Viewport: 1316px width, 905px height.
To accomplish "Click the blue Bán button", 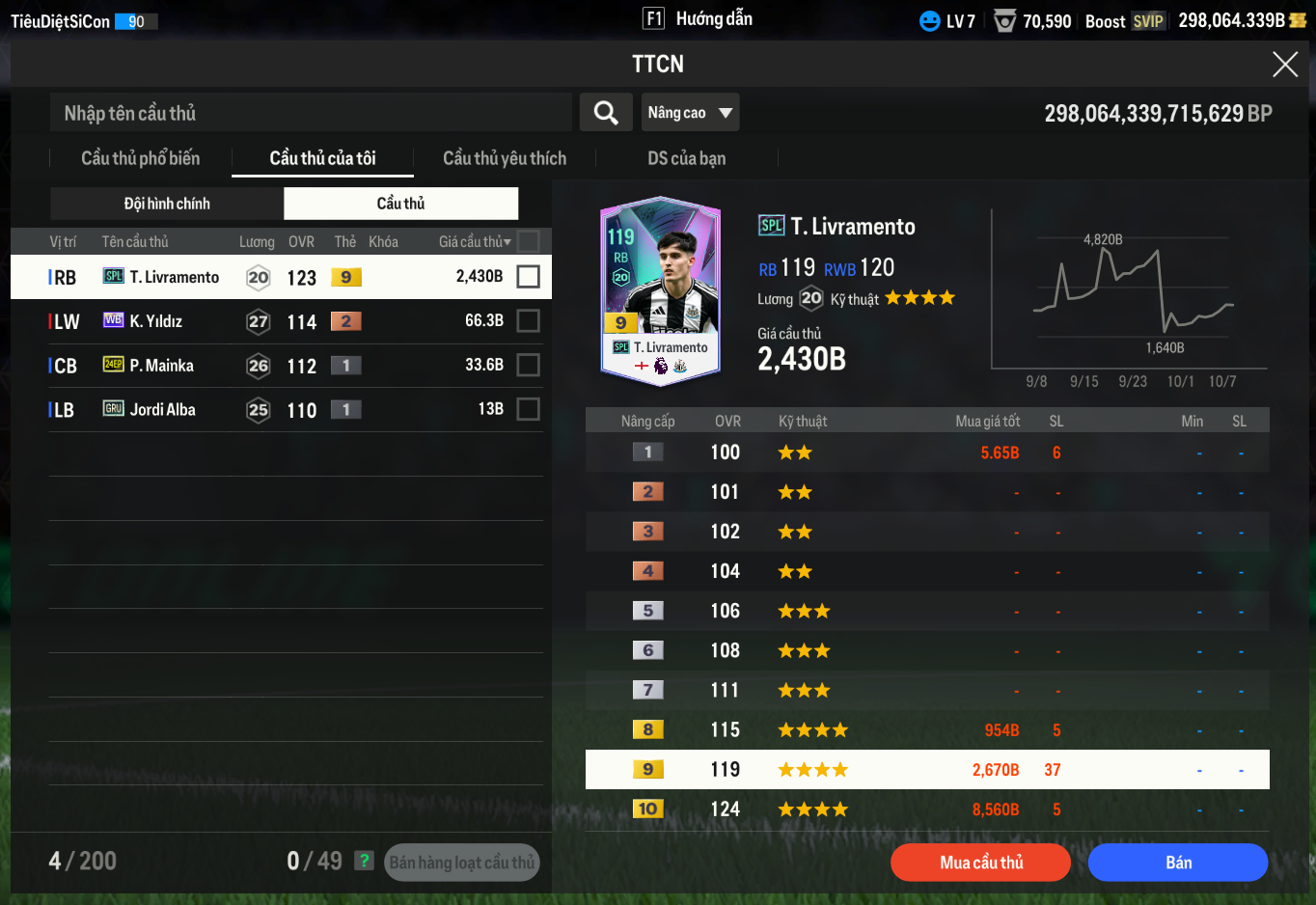I will pyautogui.click(x=1177, y=863).
